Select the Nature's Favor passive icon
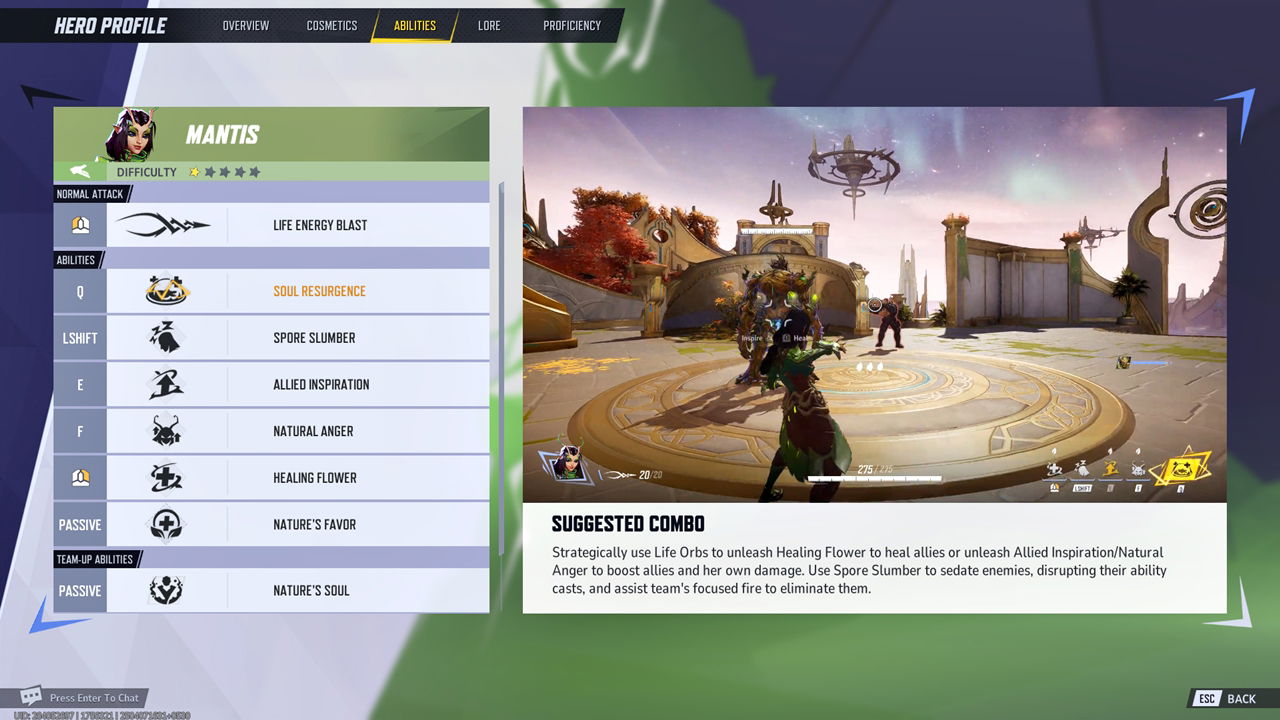This screenshot has height=720, width=1280. (166, 524)
